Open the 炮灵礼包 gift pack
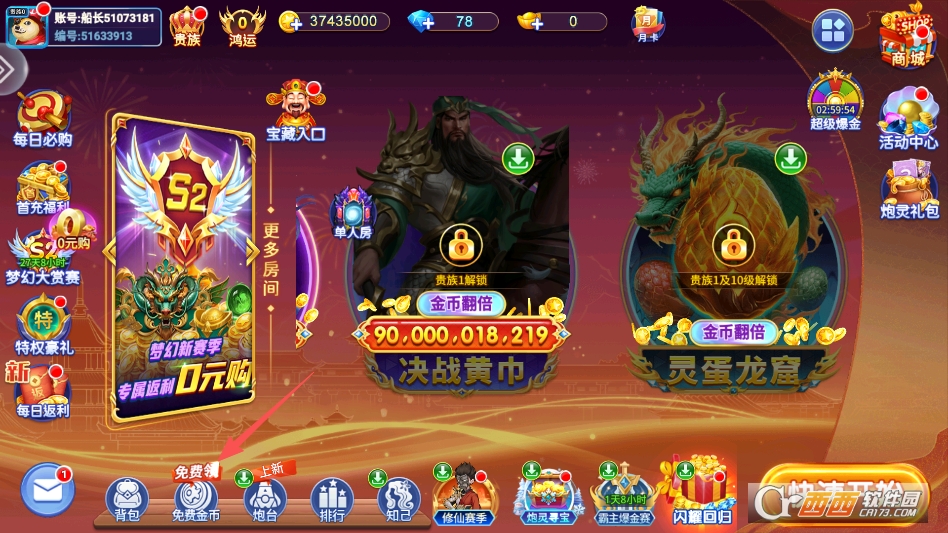This screenshot has width=948, height=533. (x=909, y=189)
